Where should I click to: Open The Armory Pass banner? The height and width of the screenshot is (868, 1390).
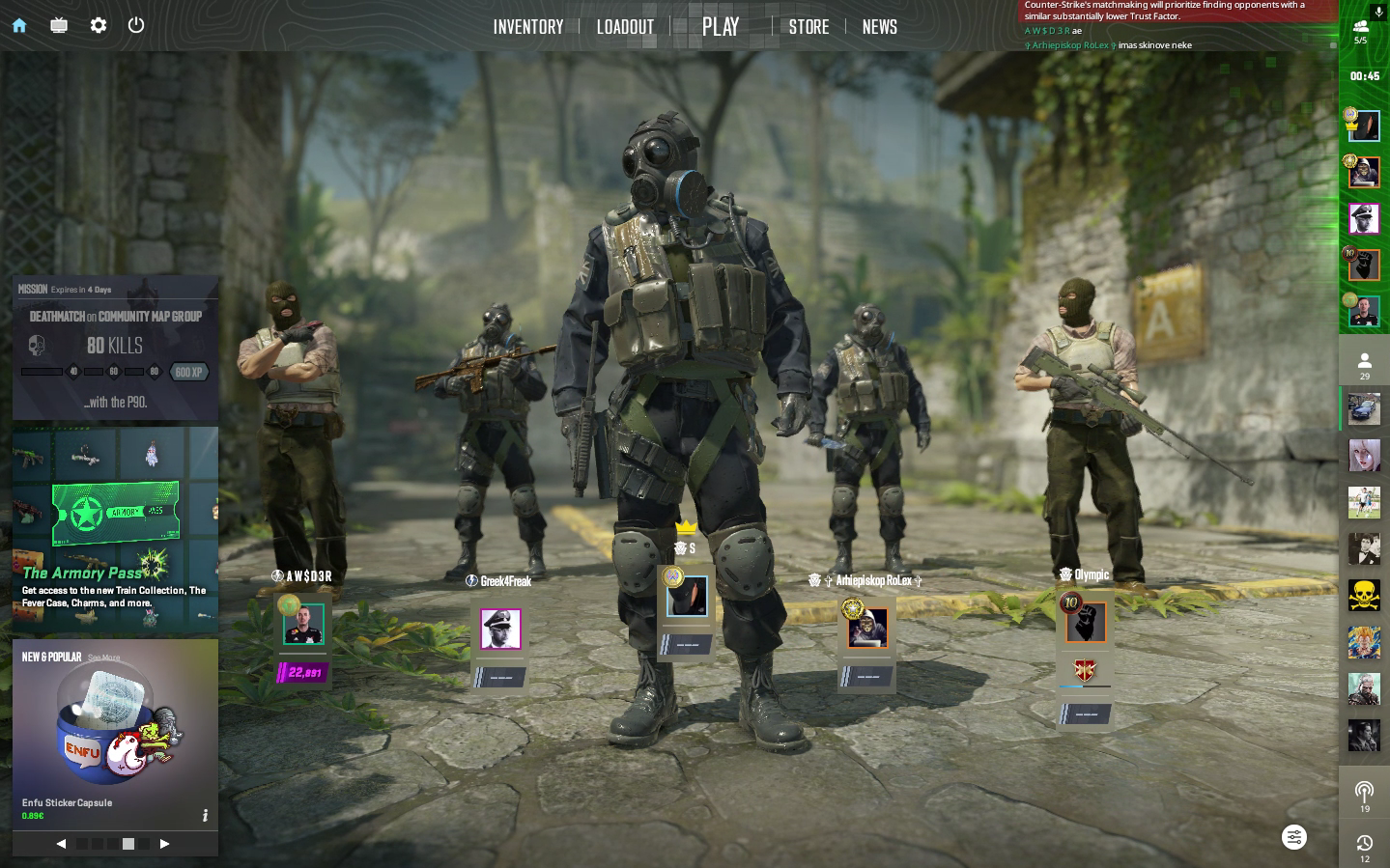click(x=115, y=529)
